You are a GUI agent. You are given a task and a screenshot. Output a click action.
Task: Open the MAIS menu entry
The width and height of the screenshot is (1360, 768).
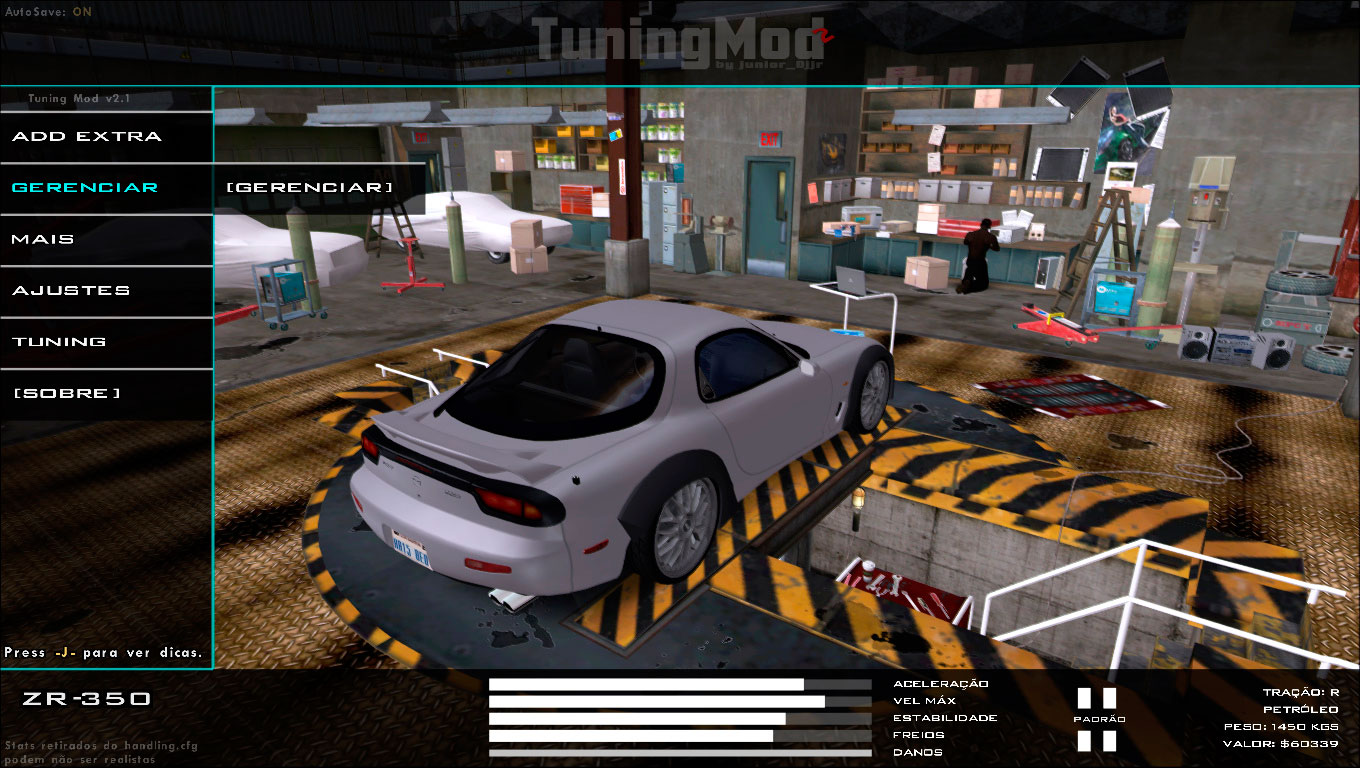(45, 239)
